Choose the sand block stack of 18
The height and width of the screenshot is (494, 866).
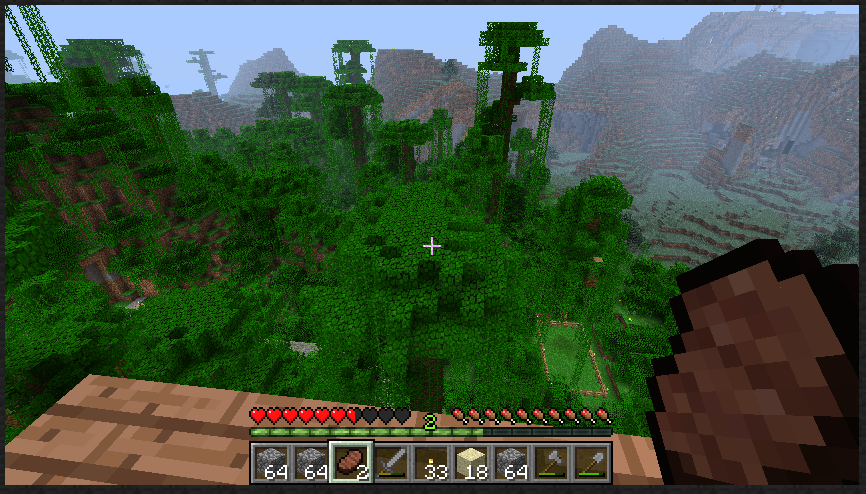click(x=470, y=462)
